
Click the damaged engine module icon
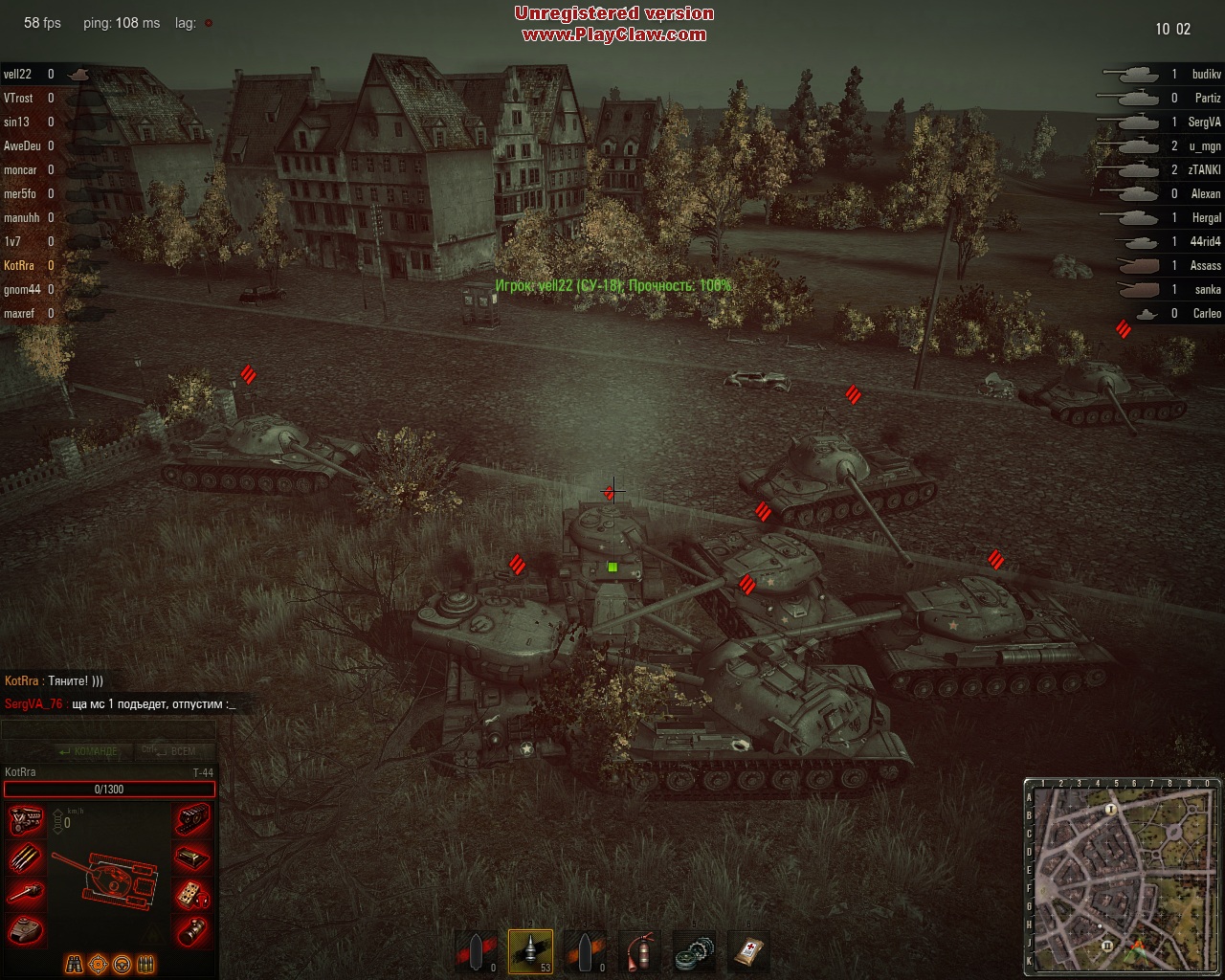point(26,821)
